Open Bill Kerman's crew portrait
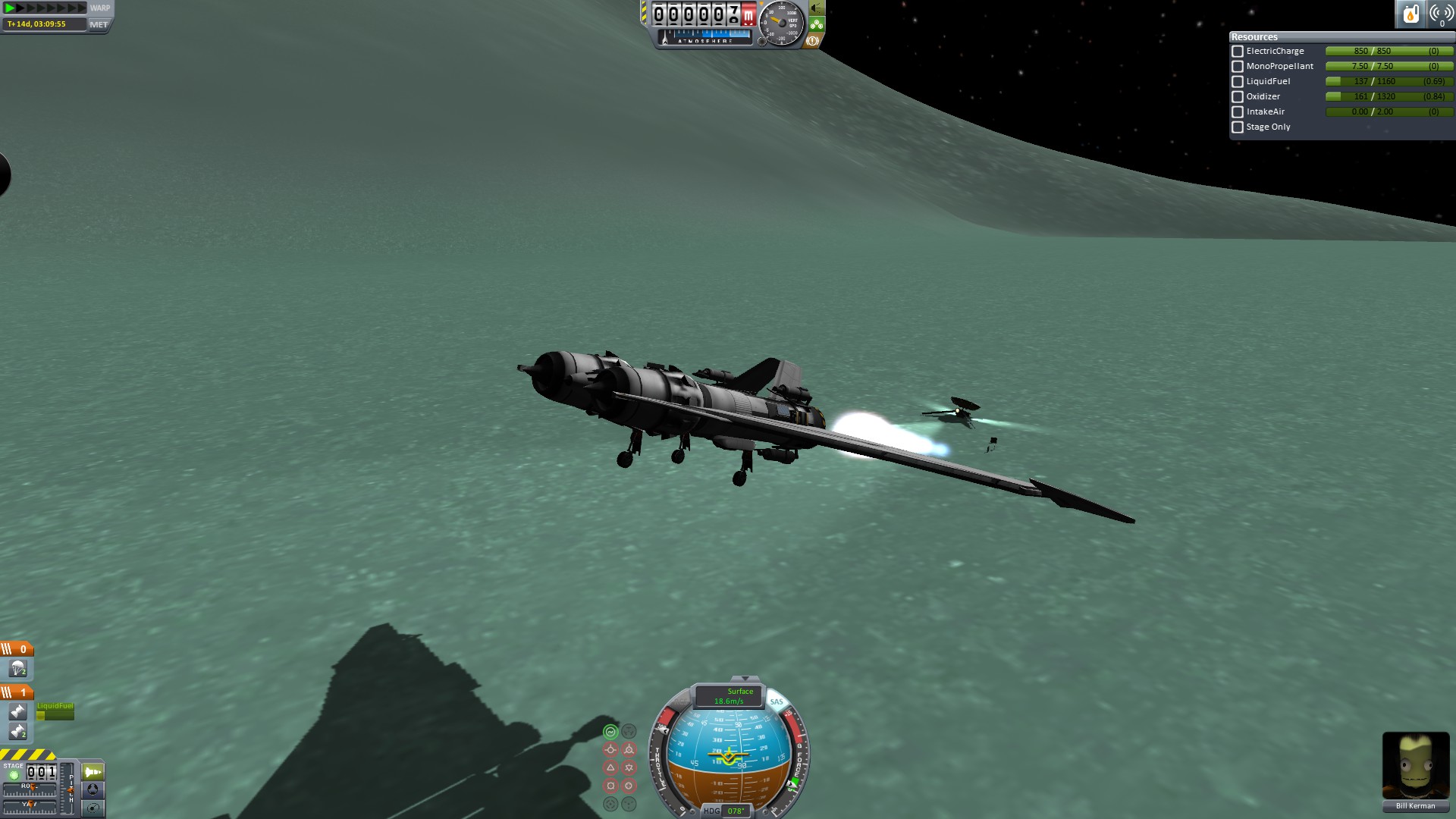Screen dimensions: 1456x819 tap(1415, 766)
